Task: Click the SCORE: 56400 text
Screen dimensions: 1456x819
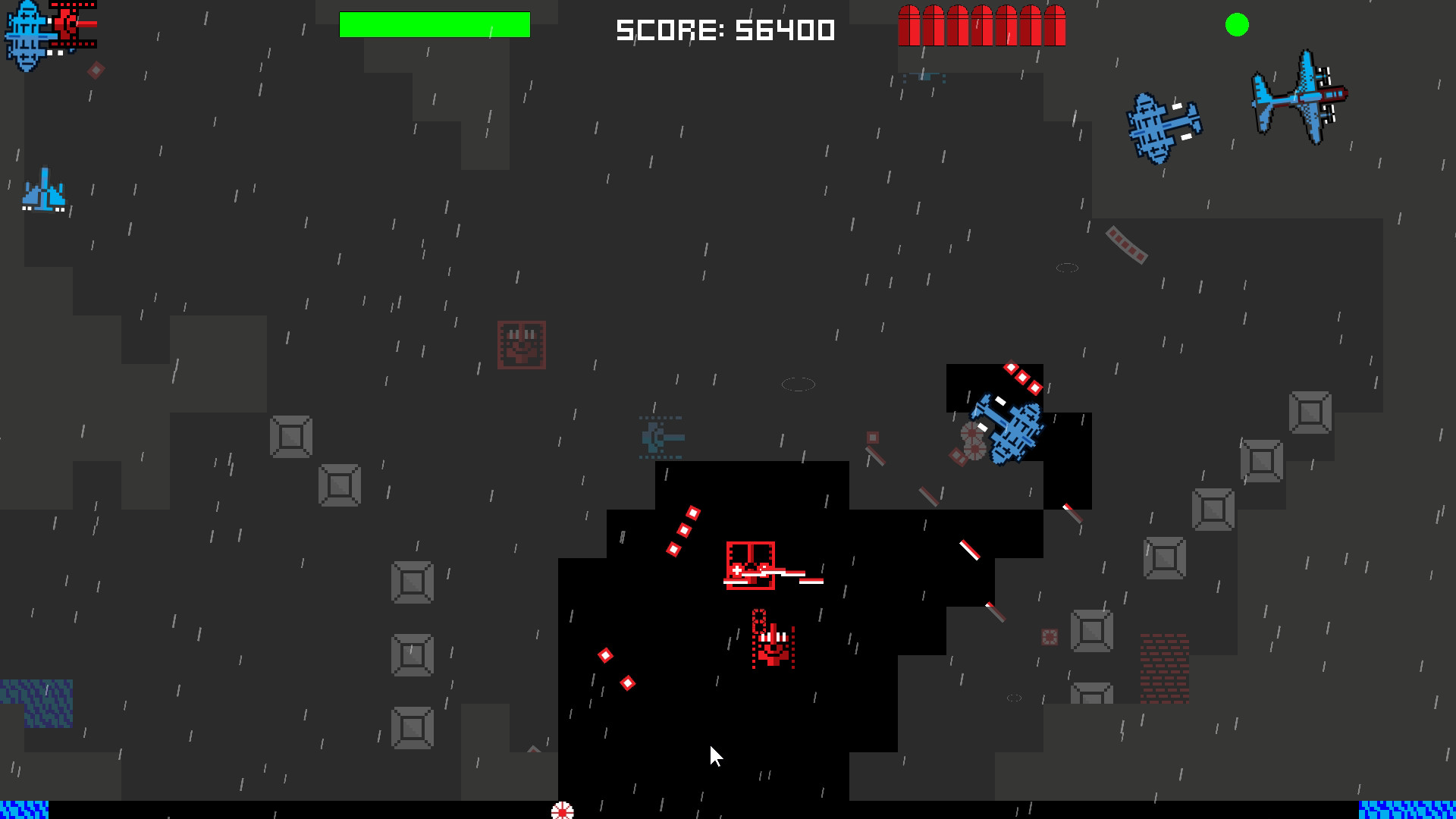Action: pyautogui.click(x=726, y=30)
